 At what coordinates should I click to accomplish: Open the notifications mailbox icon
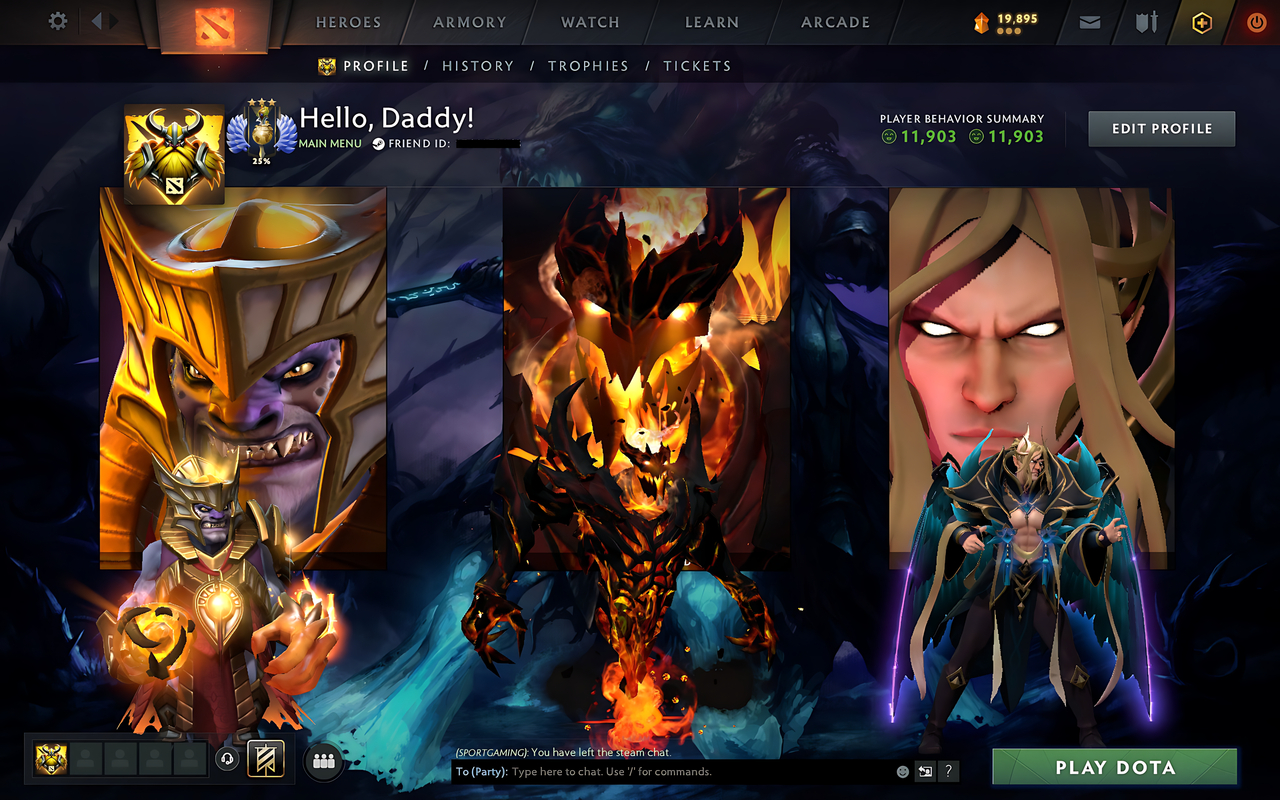click(1089, 22)
